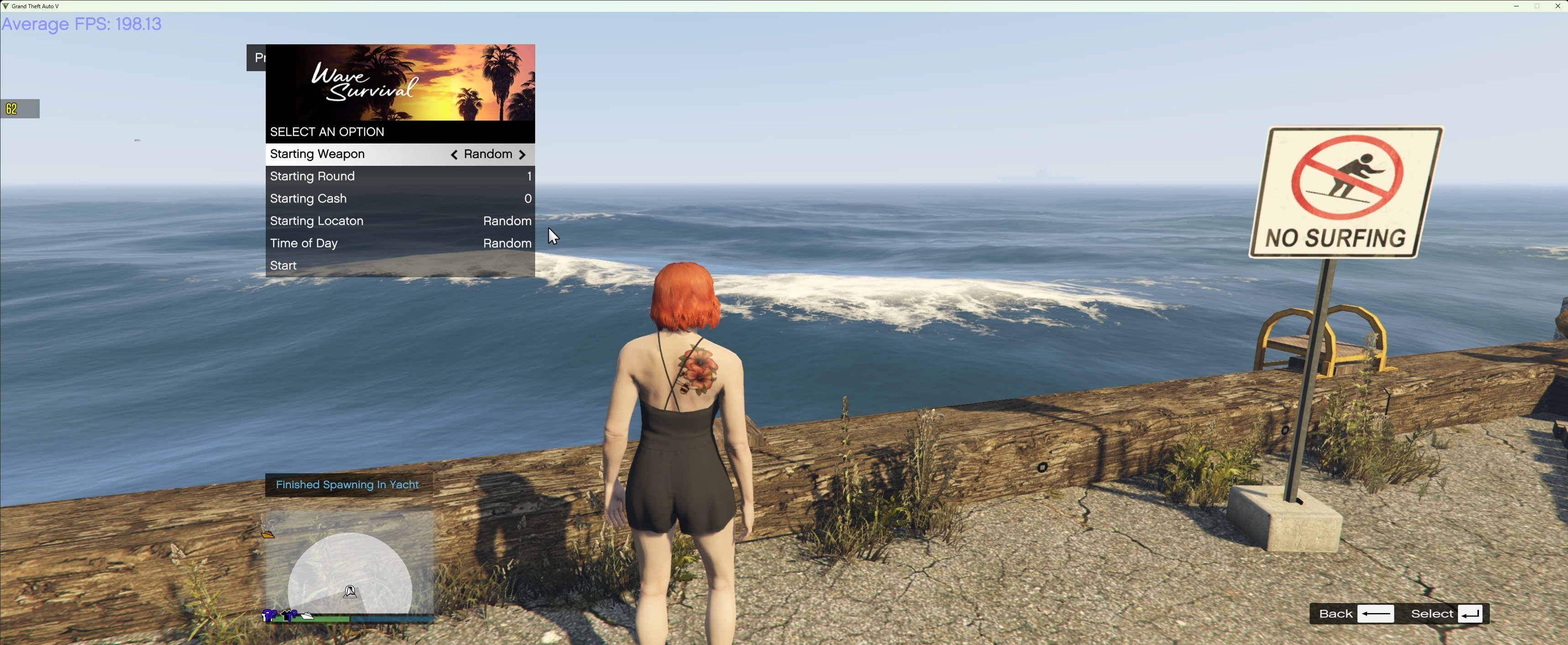Click the right arrow beside Random weapon
Screen dimensions: 1568x645
coord(522,155)
